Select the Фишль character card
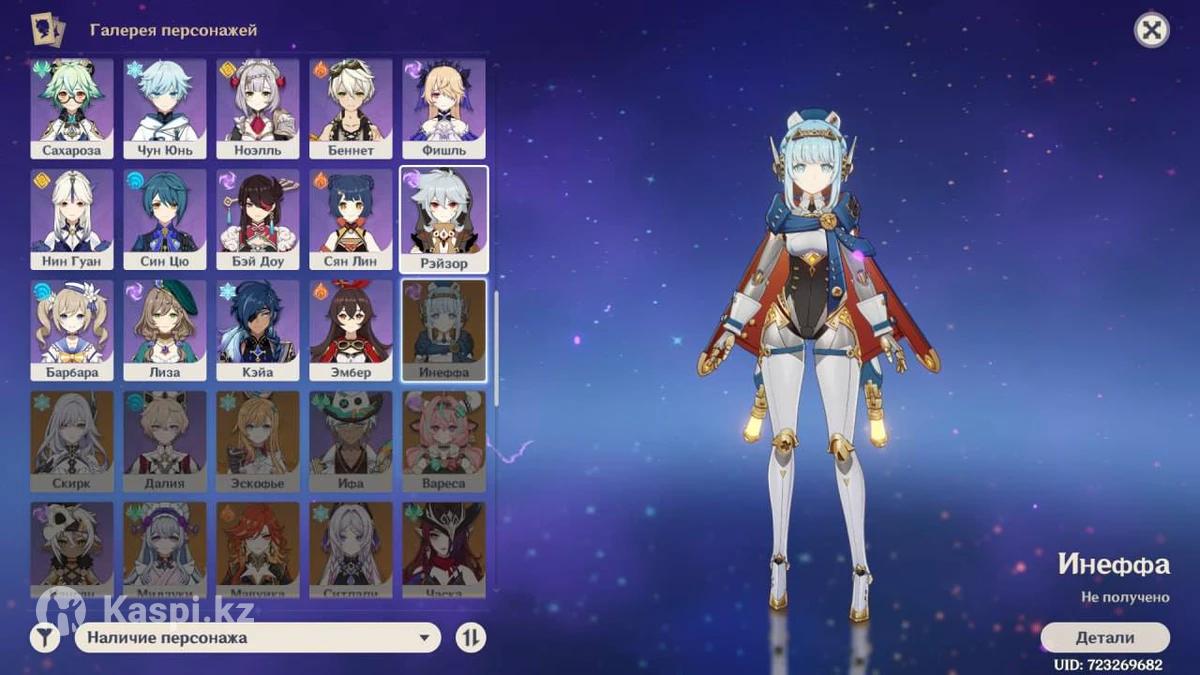The image size is (1200, 675). (444, 108)
